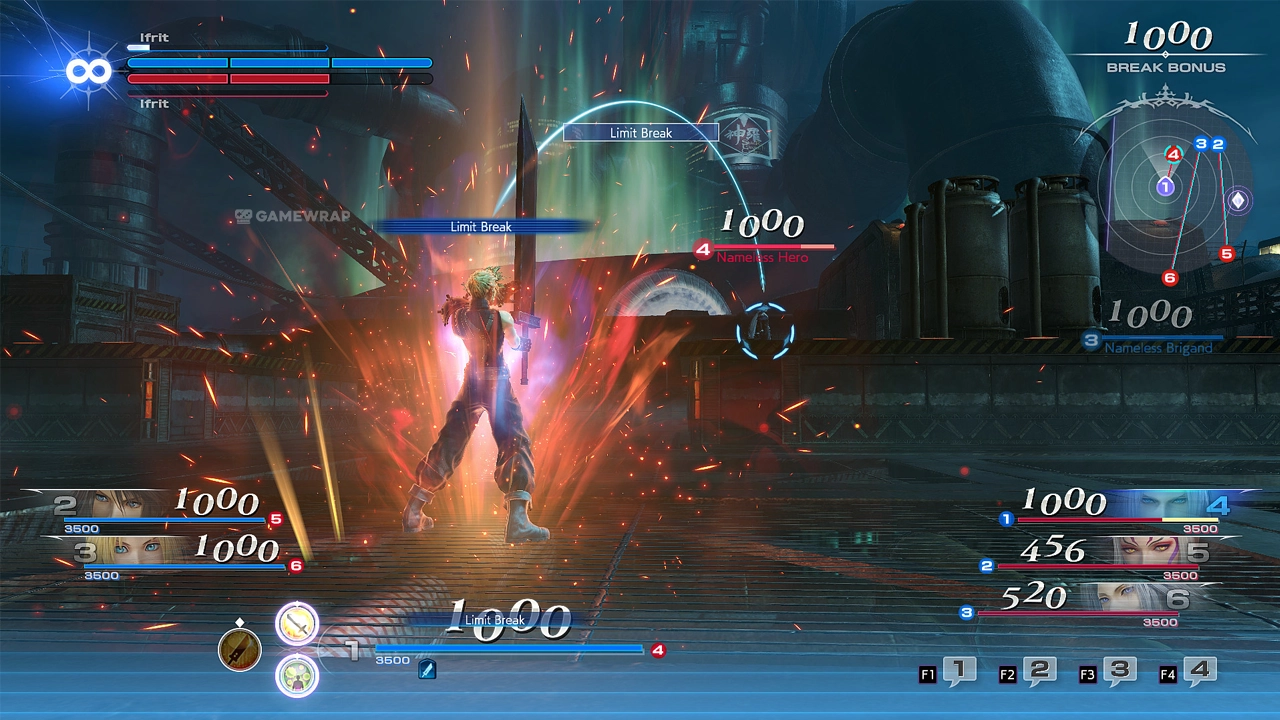The height and width of the screenshot is (720, 1280).
Task: Open chat message bubble 2
Action: tap(1039, 672)
